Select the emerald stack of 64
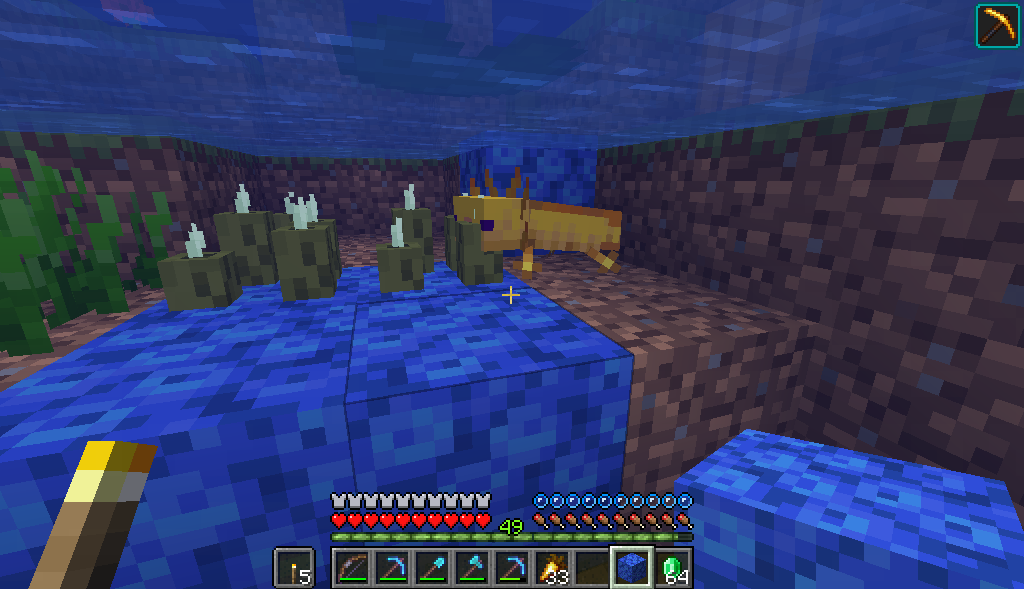The width and height of the screenshot is (1024, 589). coord(672,567)
